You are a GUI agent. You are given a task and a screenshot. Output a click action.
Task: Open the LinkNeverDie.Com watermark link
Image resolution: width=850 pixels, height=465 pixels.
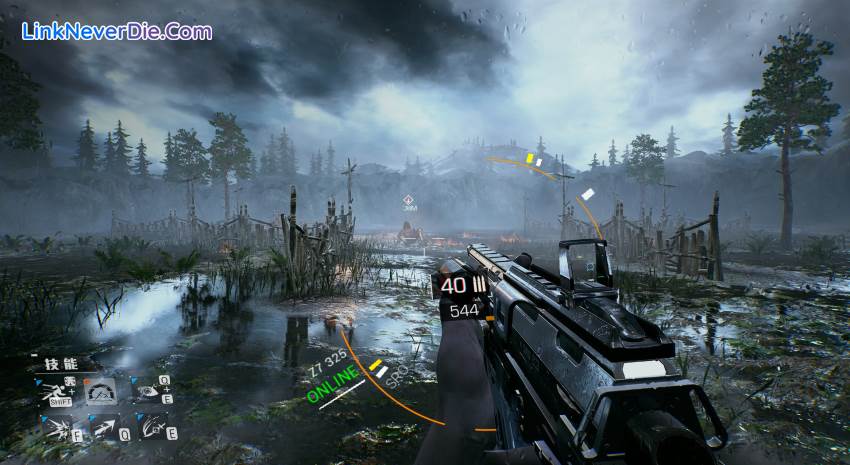(x=116, y=32)
